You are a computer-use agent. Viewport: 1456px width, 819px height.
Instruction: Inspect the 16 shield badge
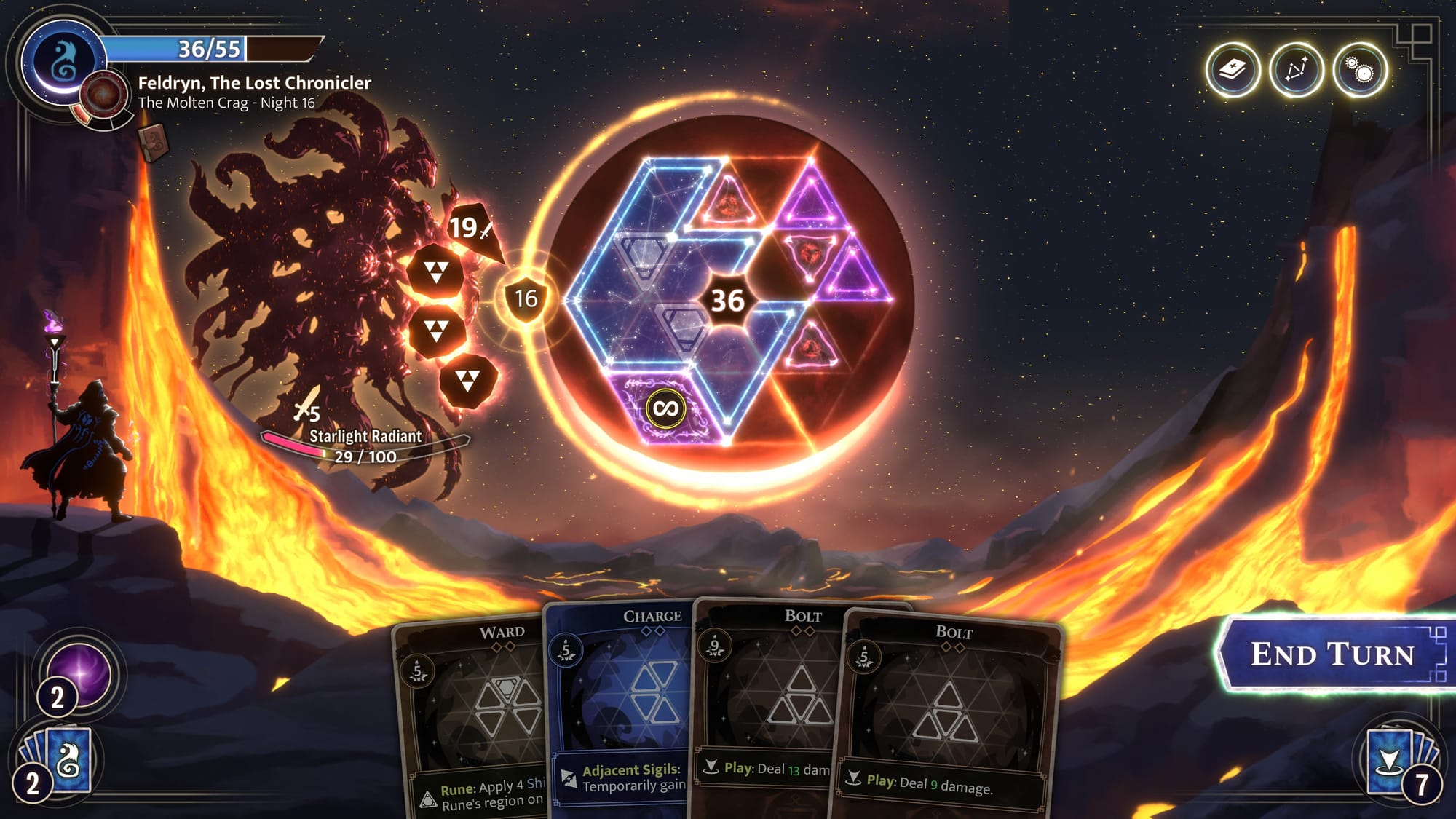526,298
